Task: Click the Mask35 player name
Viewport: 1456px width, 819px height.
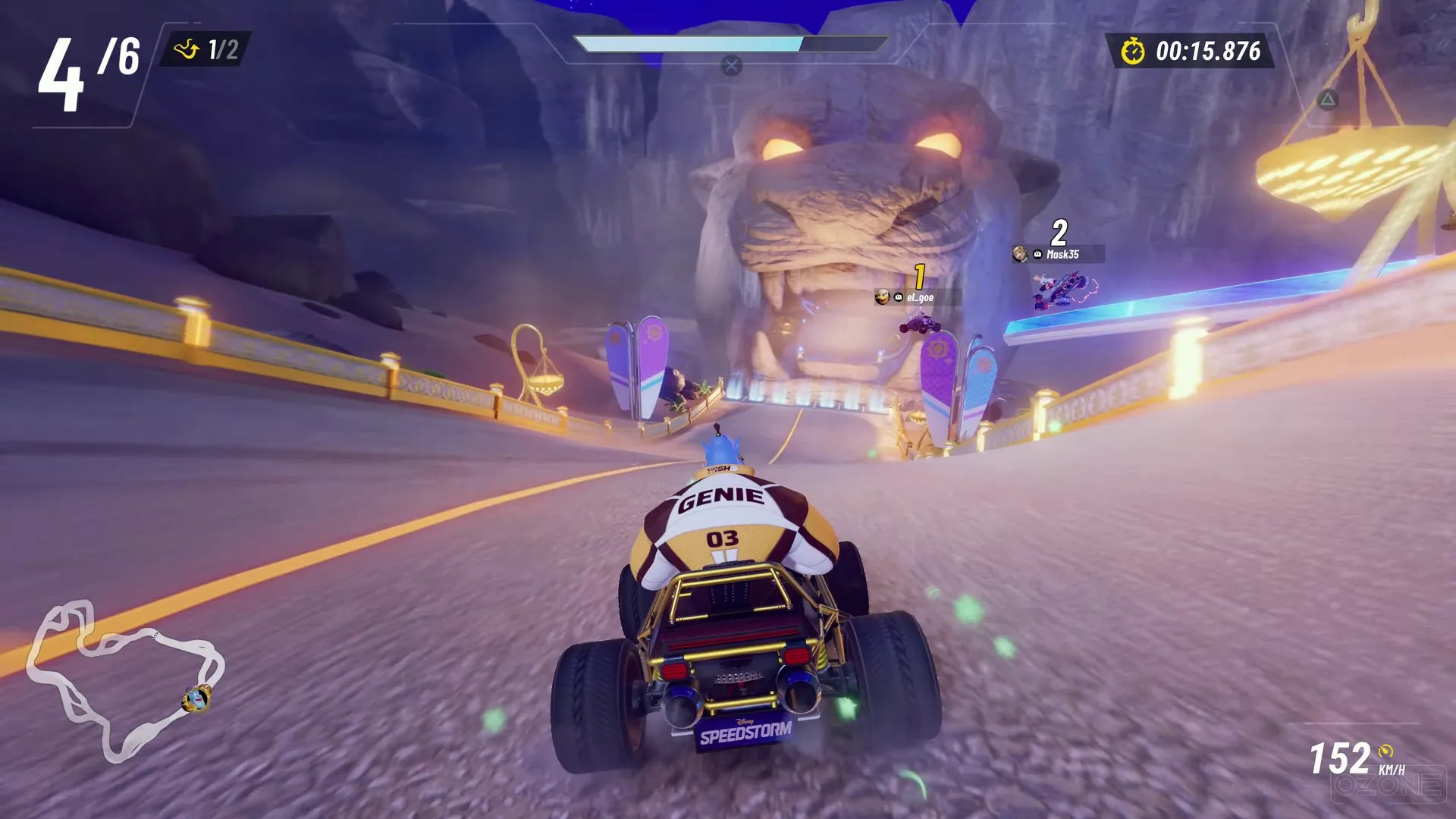Action: click(1064, 253)
